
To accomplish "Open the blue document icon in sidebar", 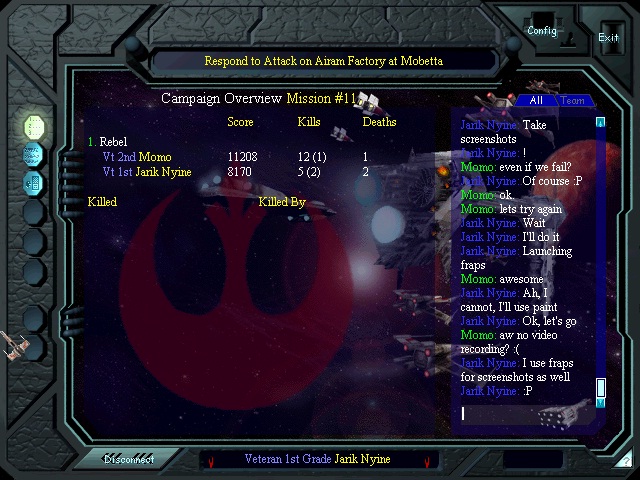I will [34, 183].
